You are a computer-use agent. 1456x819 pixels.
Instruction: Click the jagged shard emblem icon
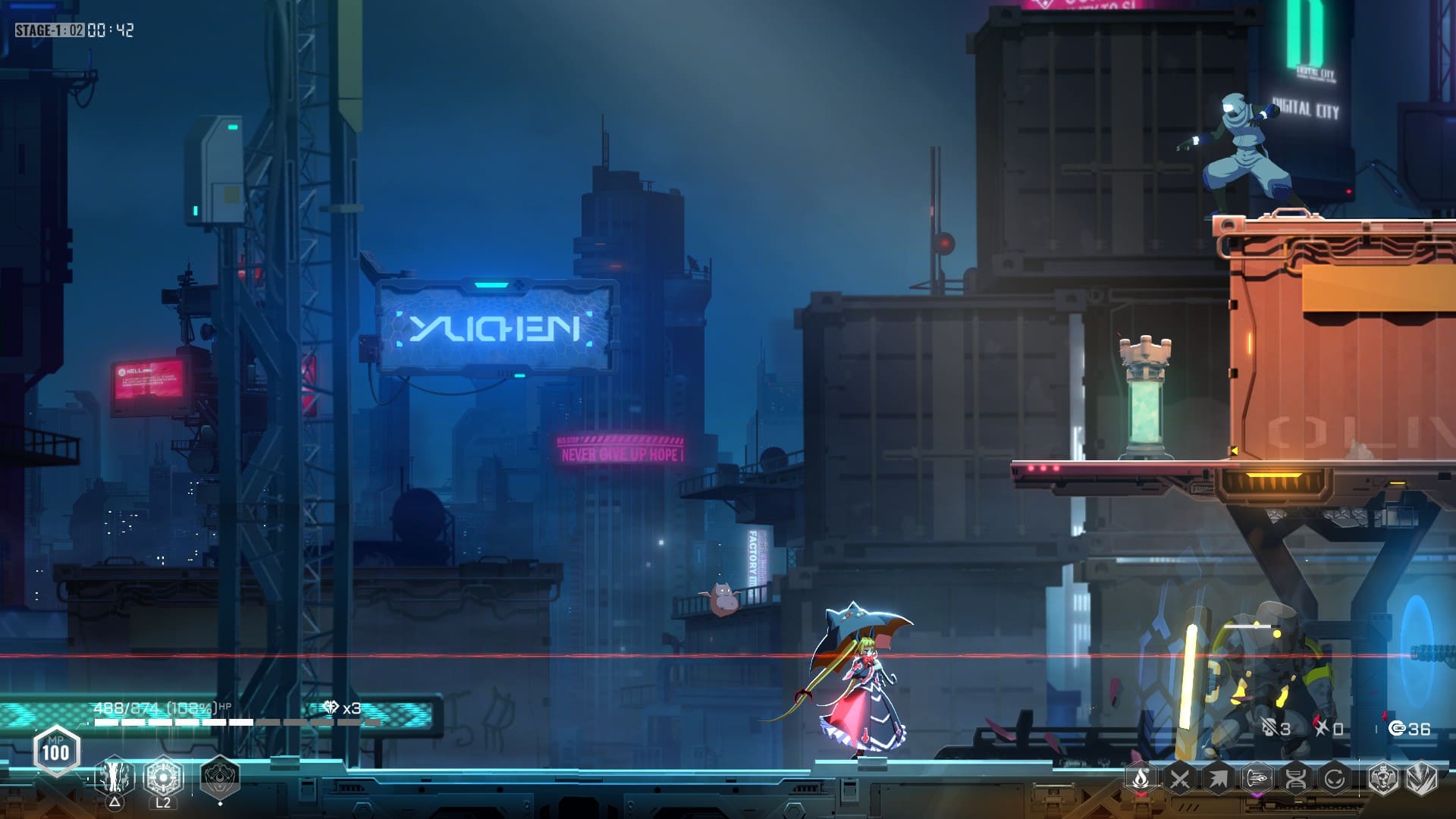1421,778
